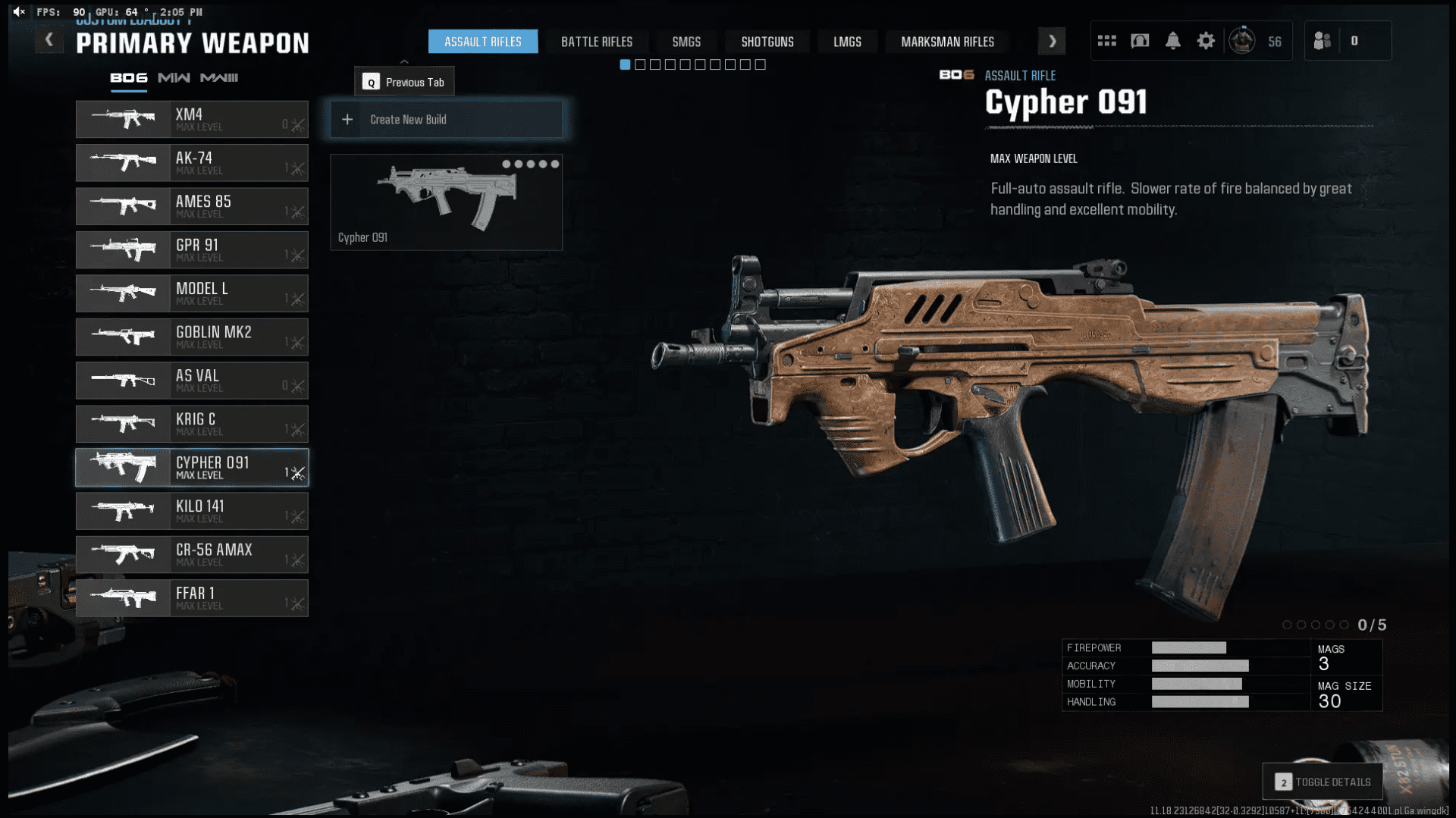The width and height of the screenshot is (1456, 818).
Task: Choose the XM4 assault rifle
Action: tap(192, 120)
